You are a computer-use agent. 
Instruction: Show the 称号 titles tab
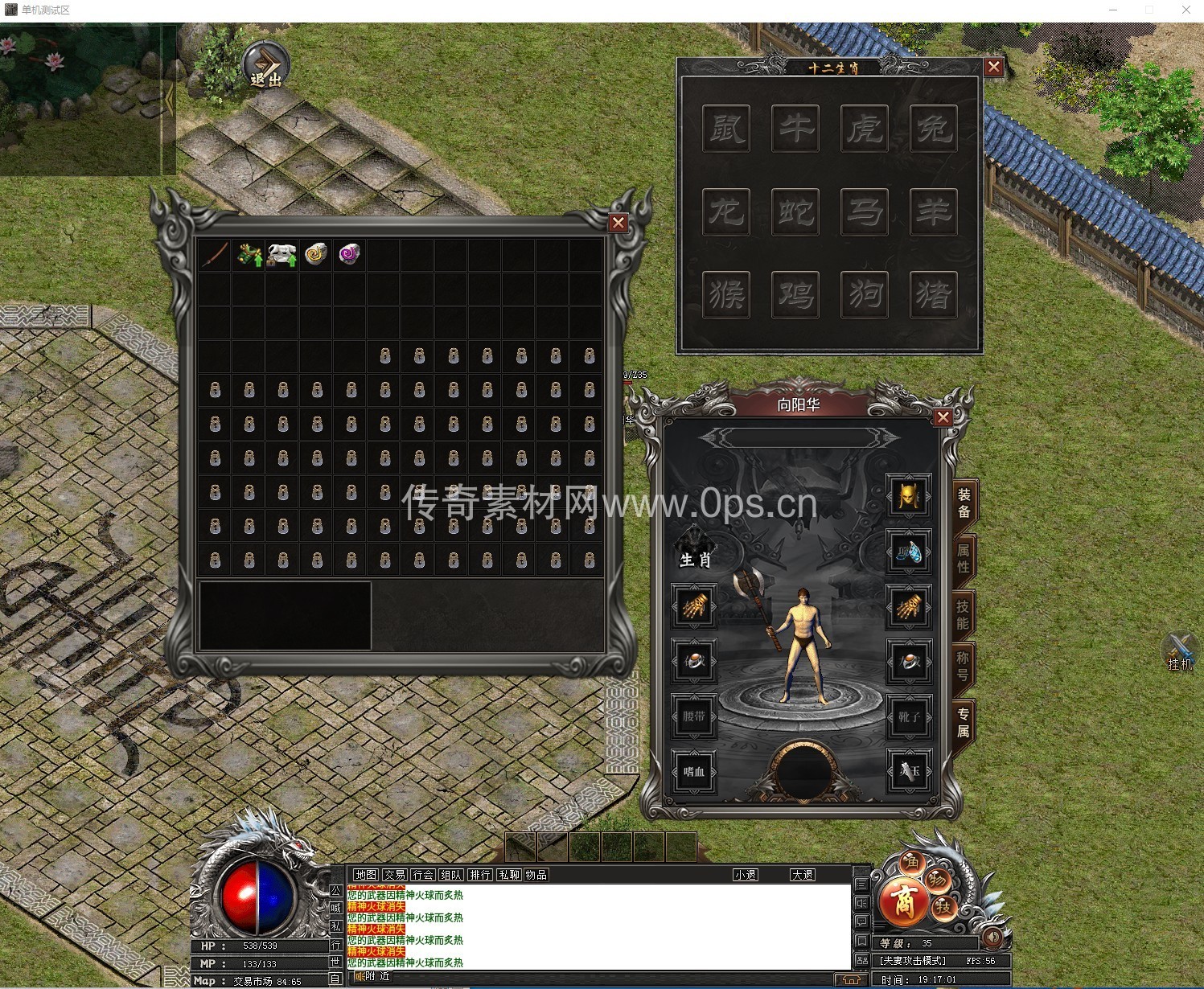coord(964,667)
